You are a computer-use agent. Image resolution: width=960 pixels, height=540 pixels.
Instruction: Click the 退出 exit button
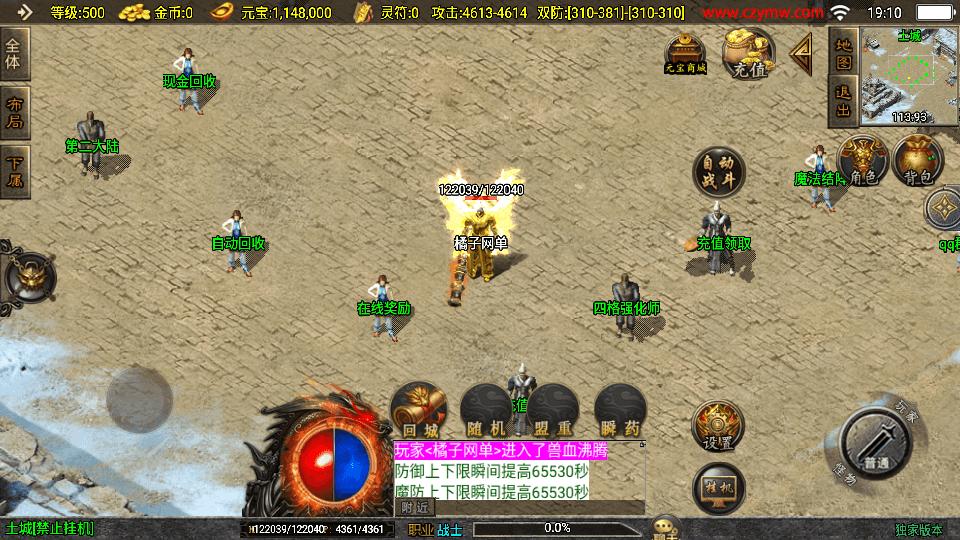[843, 101]
